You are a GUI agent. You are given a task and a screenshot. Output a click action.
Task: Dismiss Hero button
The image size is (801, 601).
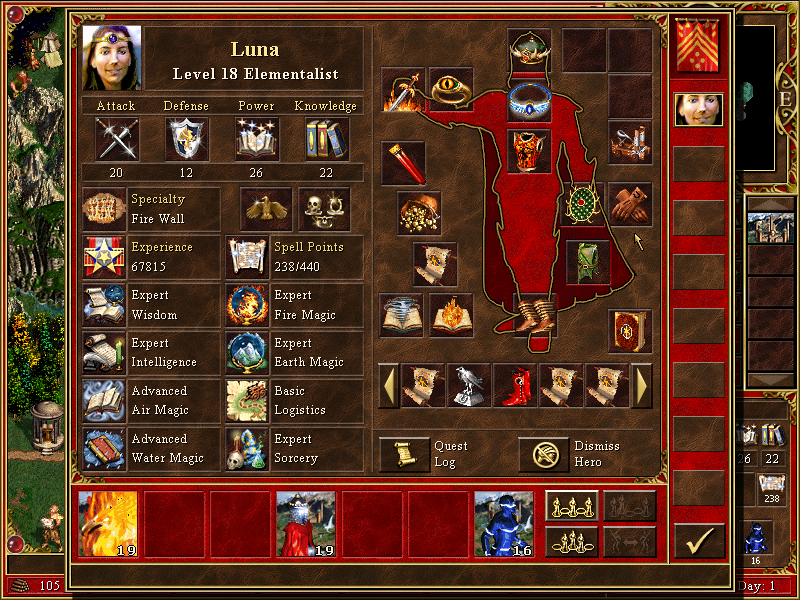pos(544,453)
